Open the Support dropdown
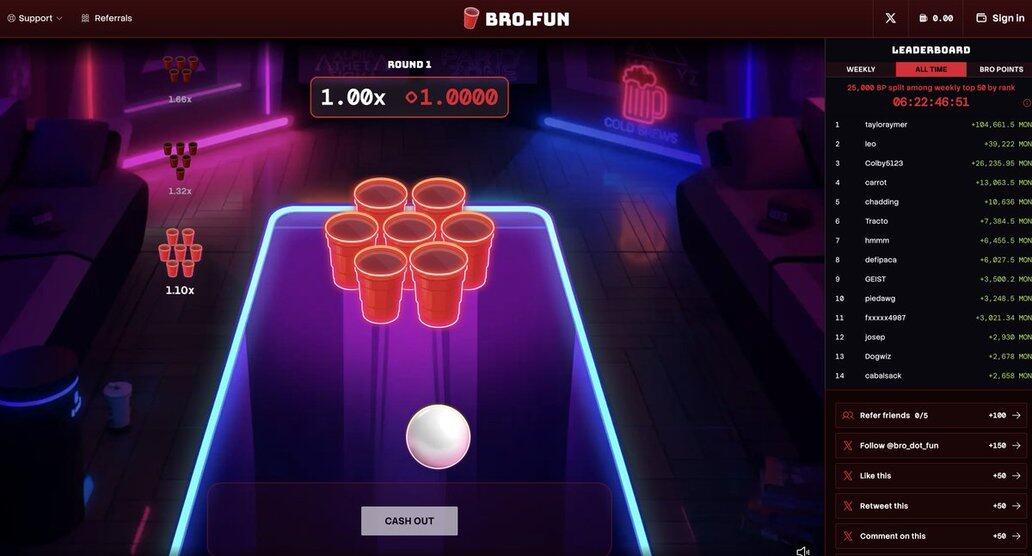Viewport: 1032px width, 556px height. click(x=35, y=18)
